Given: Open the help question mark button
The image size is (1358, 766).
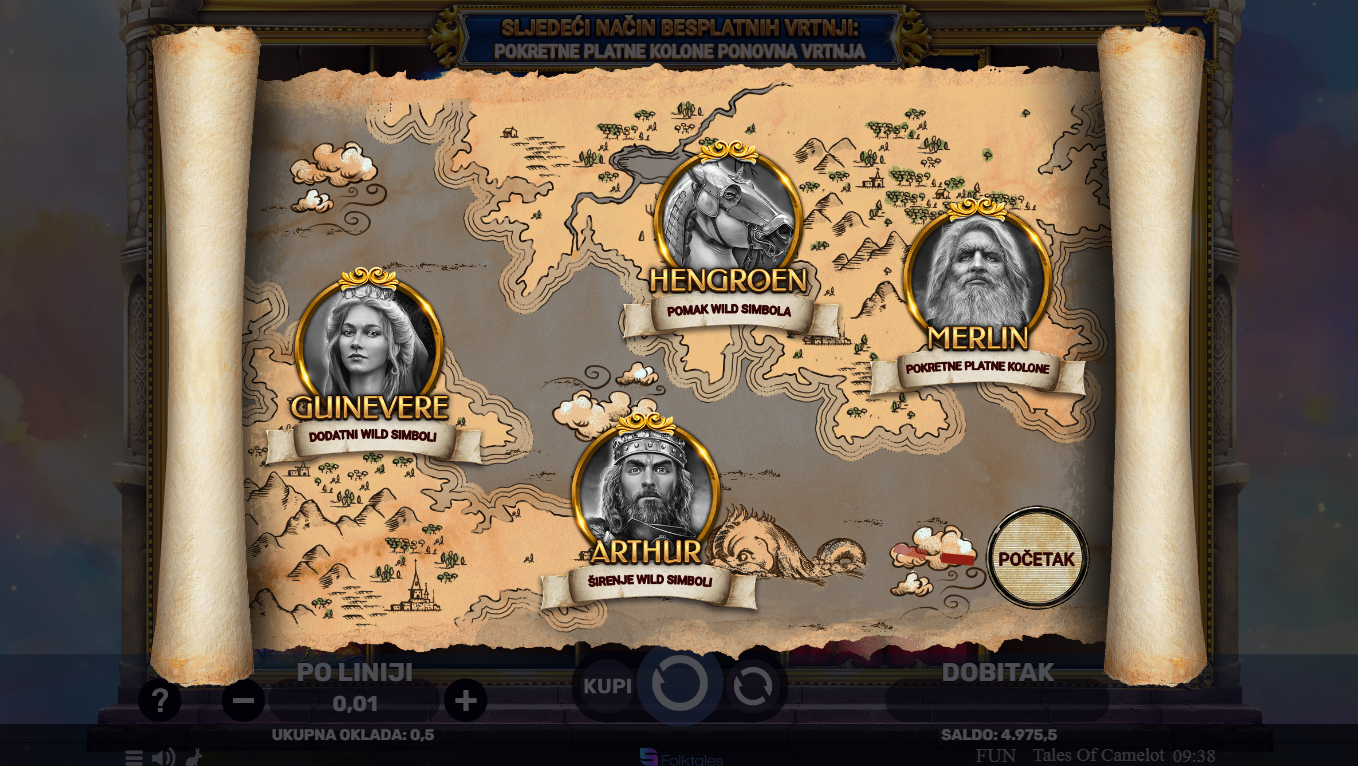Looking at the screenshot, I should point(160,700).
